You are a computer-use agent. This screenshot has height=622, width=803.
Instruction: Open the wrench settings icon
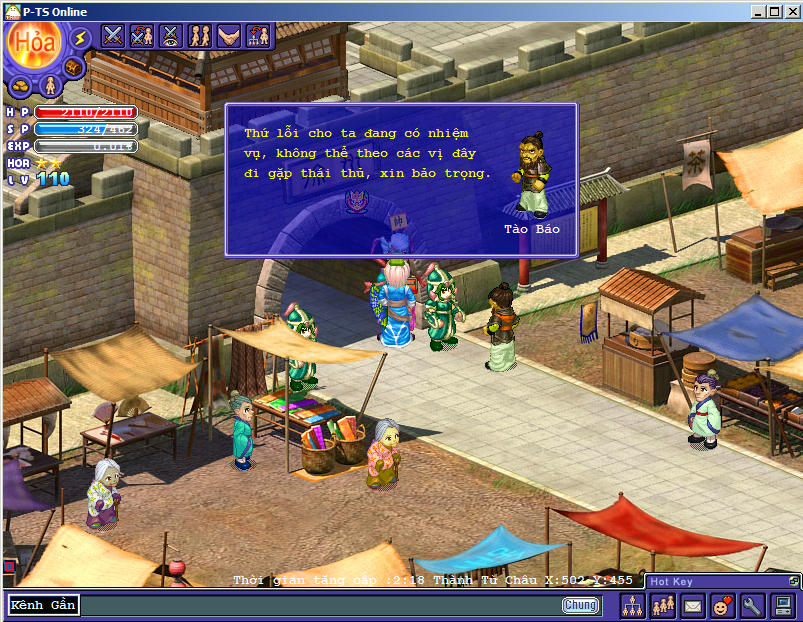752,605
